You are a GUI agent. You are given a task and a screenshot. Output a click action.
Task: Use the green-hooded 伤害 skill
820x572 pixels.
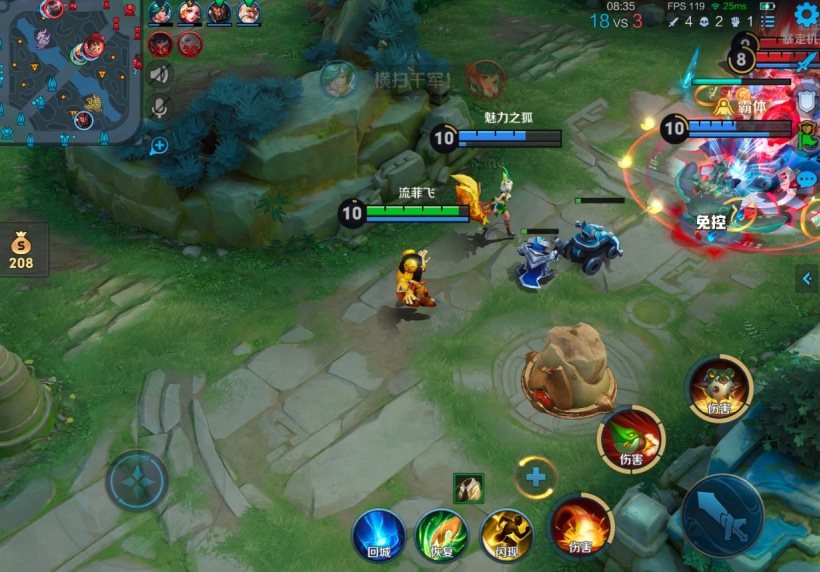(631, 439)
